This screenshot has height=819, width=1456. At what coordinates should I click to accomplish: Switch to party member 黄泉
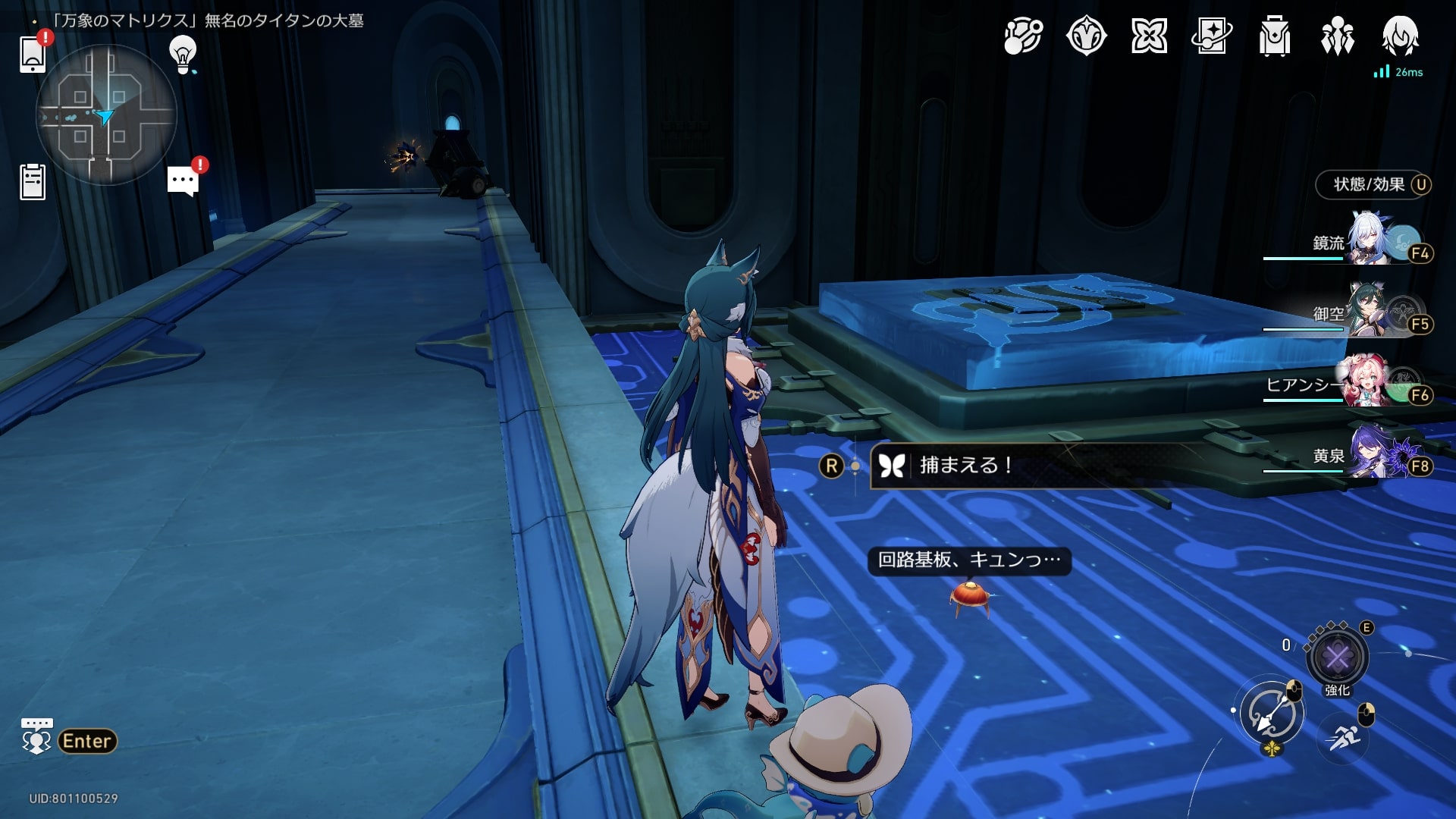[x=1370, y=456]
